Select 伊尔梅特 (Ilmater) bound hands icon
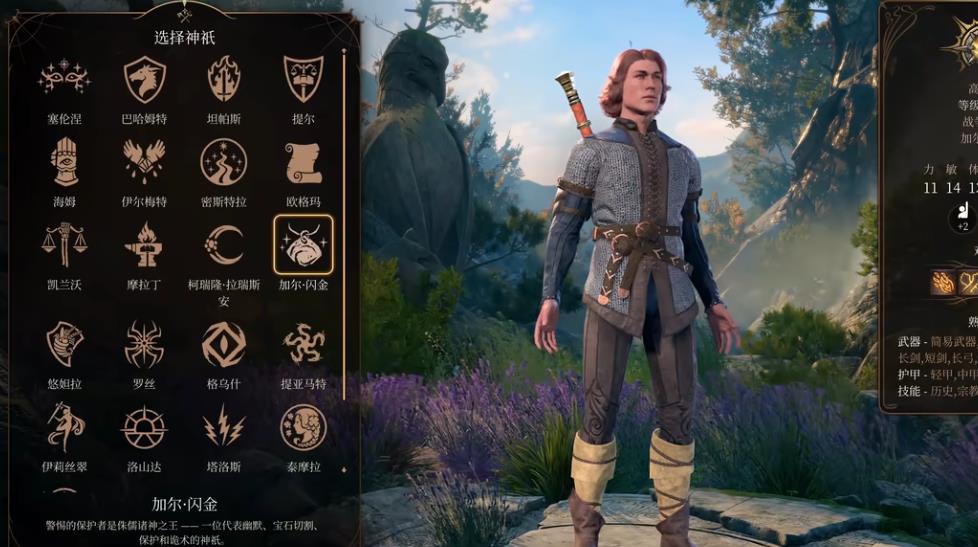978x547 pixels. pyautogui.click(x=144, y=161)
